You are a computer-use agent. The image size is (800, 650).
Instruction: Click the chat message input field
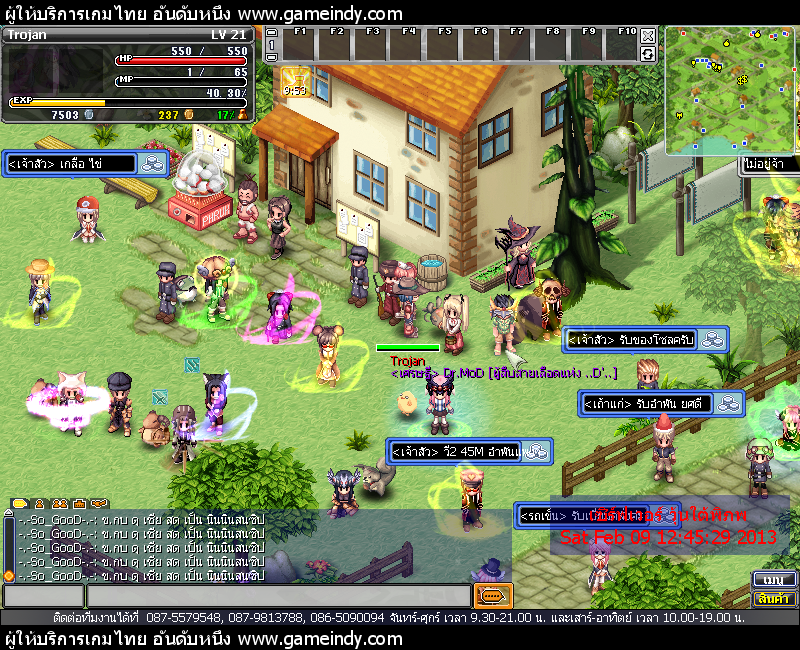(x=278, y=596)
